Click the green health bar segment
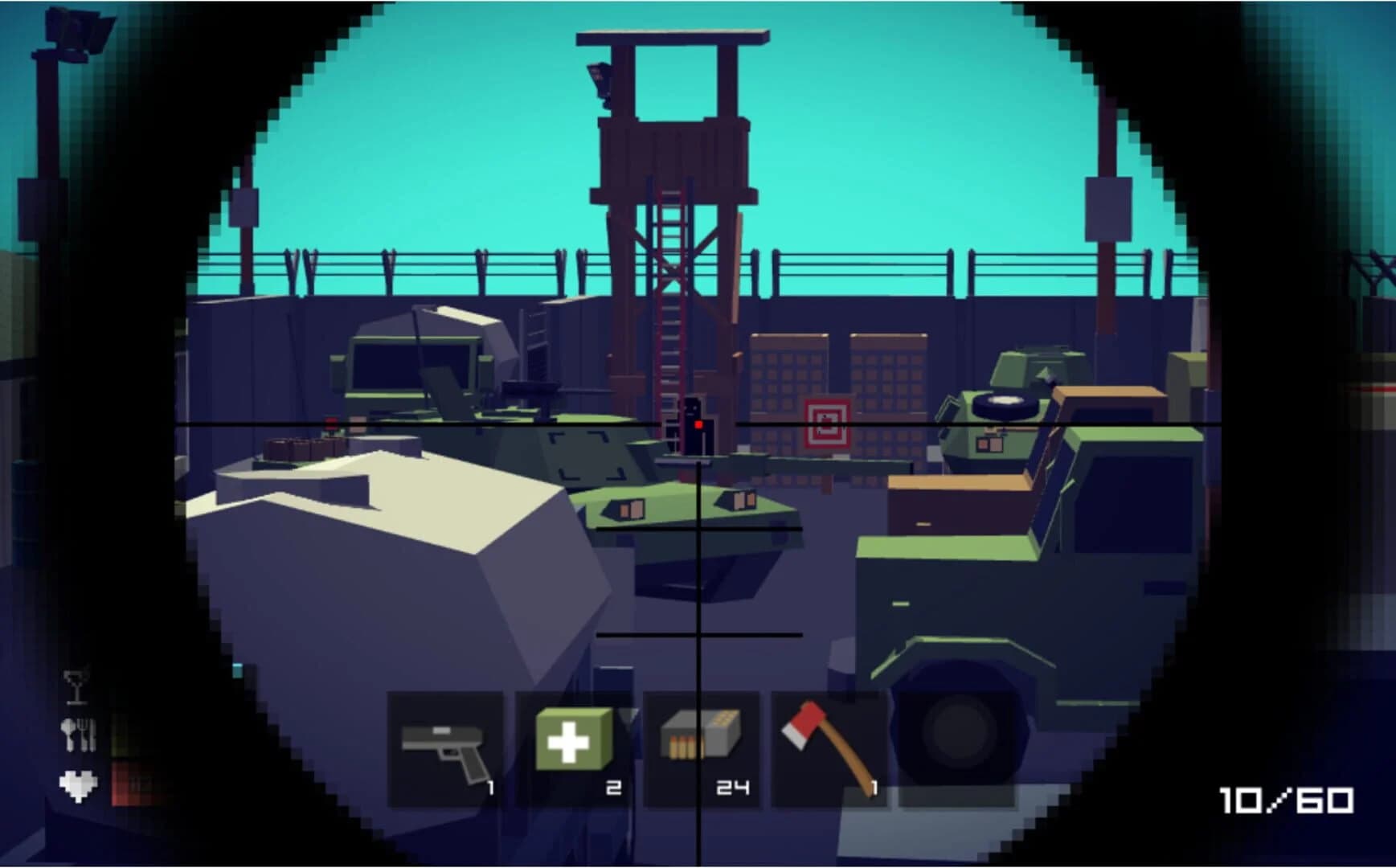 coord(121,738)
